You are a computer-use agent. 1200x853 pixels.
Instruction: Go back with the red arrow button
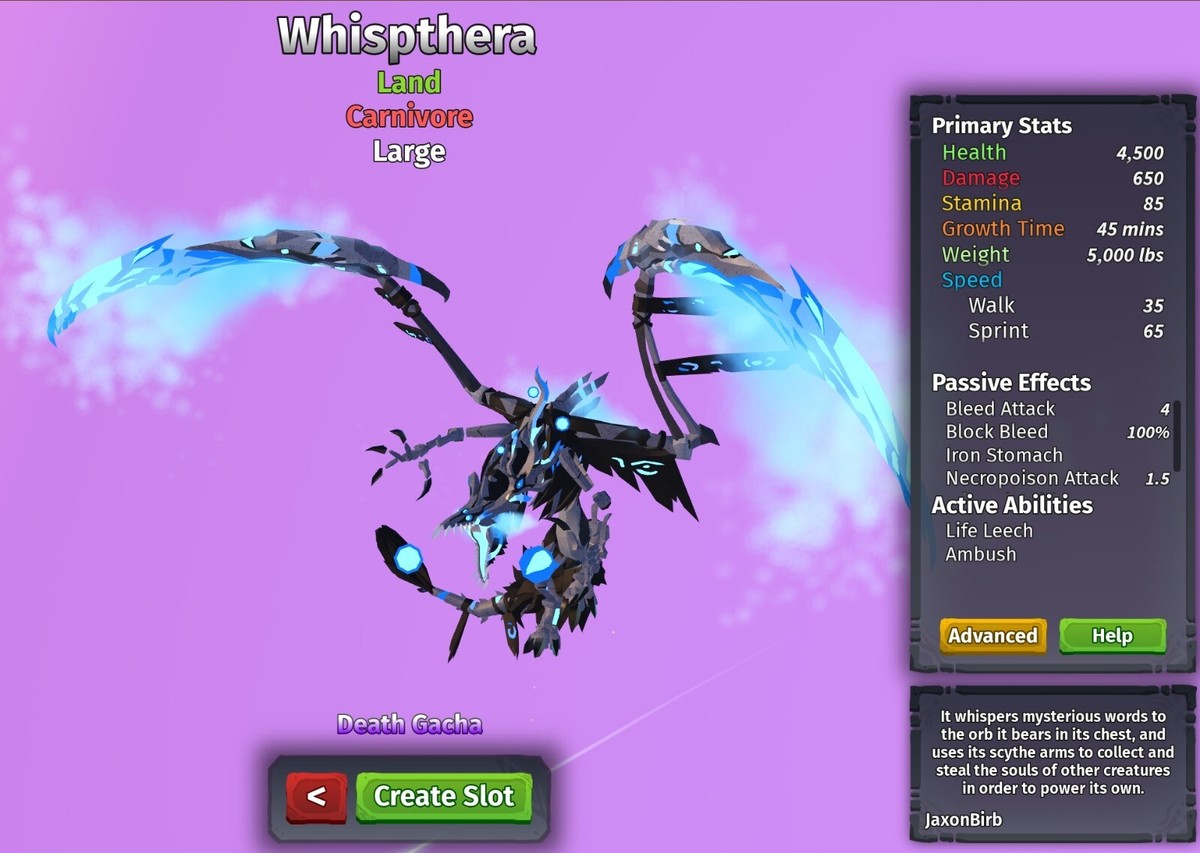point(316,797)
